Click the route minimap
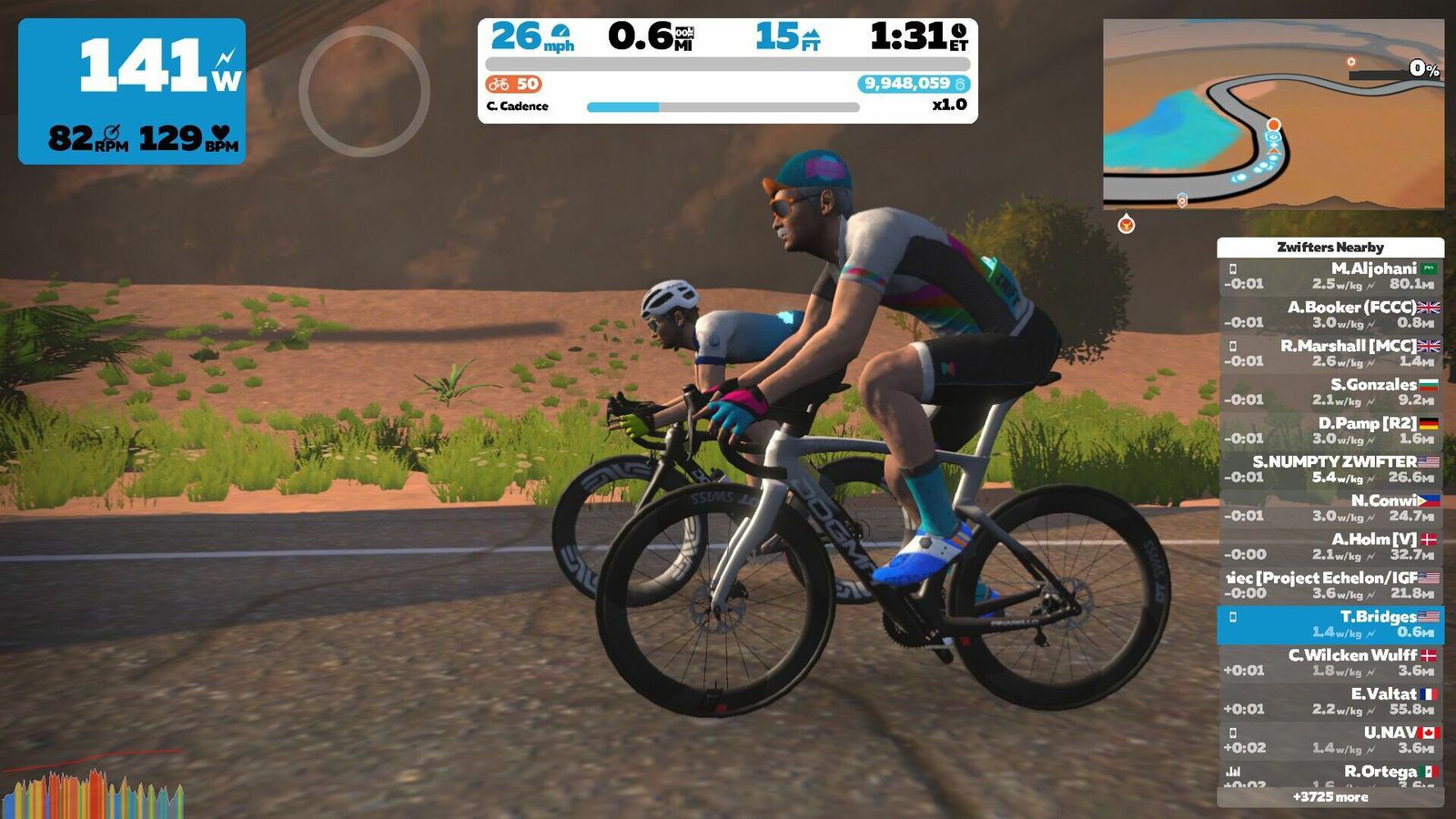 click(1273, 114)
